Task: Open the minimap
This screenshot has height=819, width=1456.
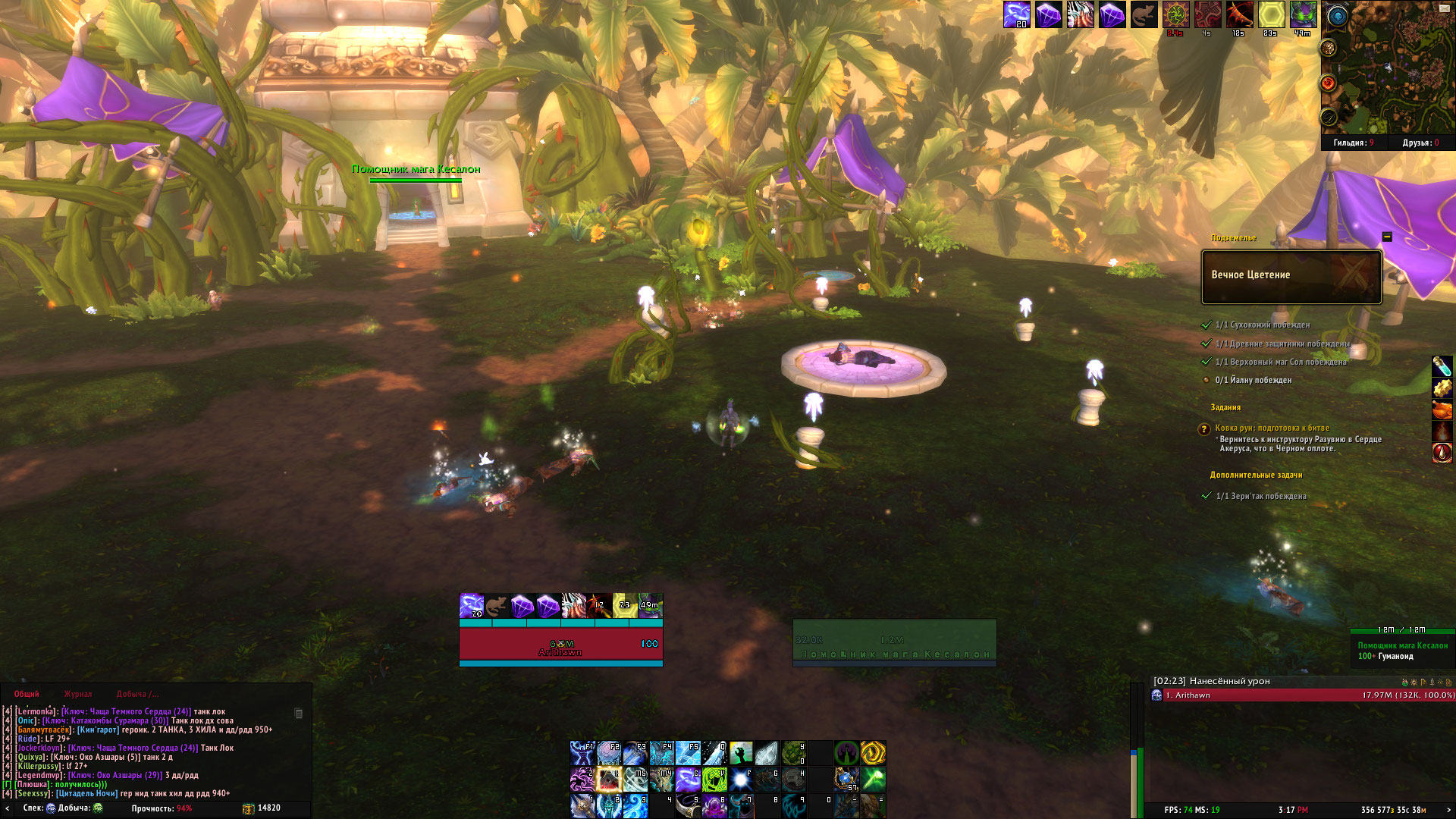Action: tap(1394, 72)
